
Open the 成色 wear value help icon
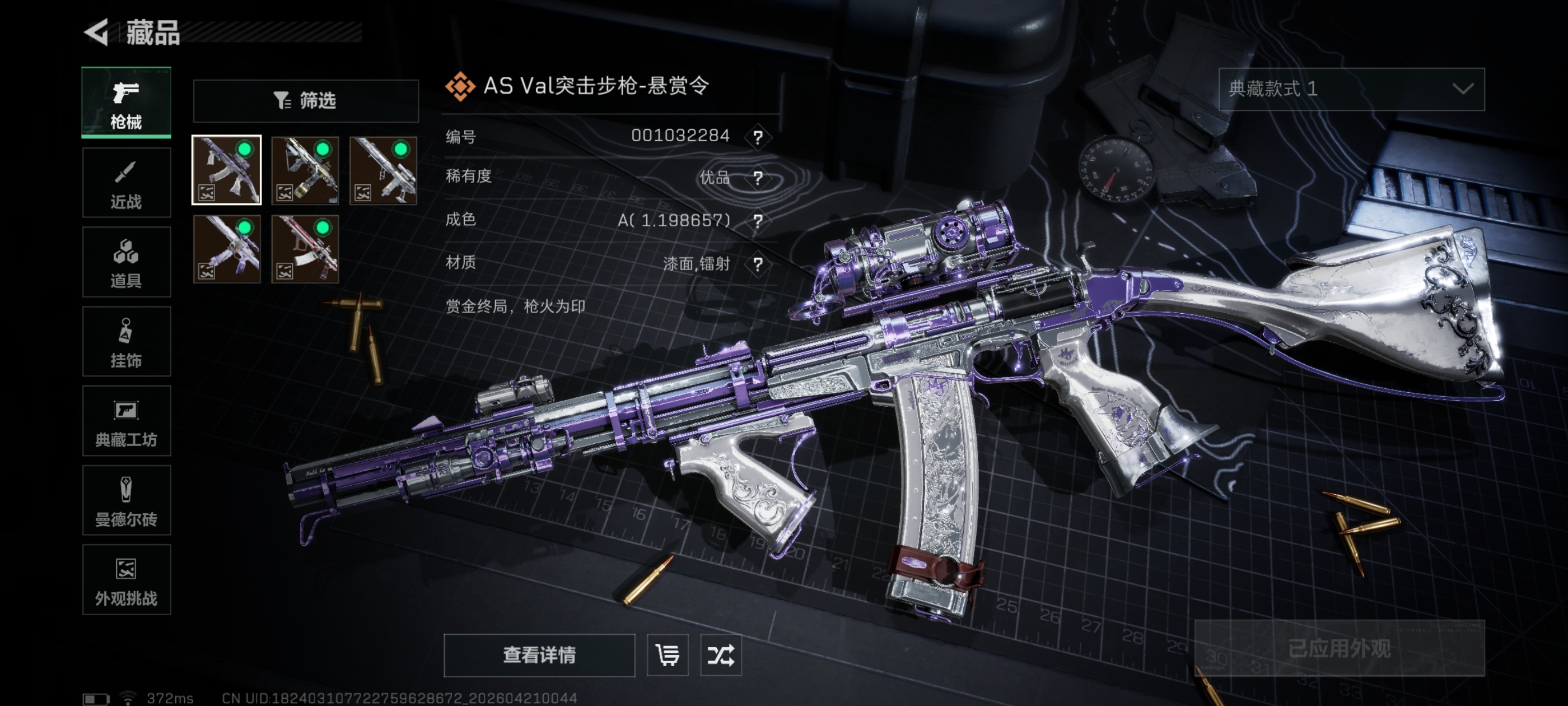(758, 221)
